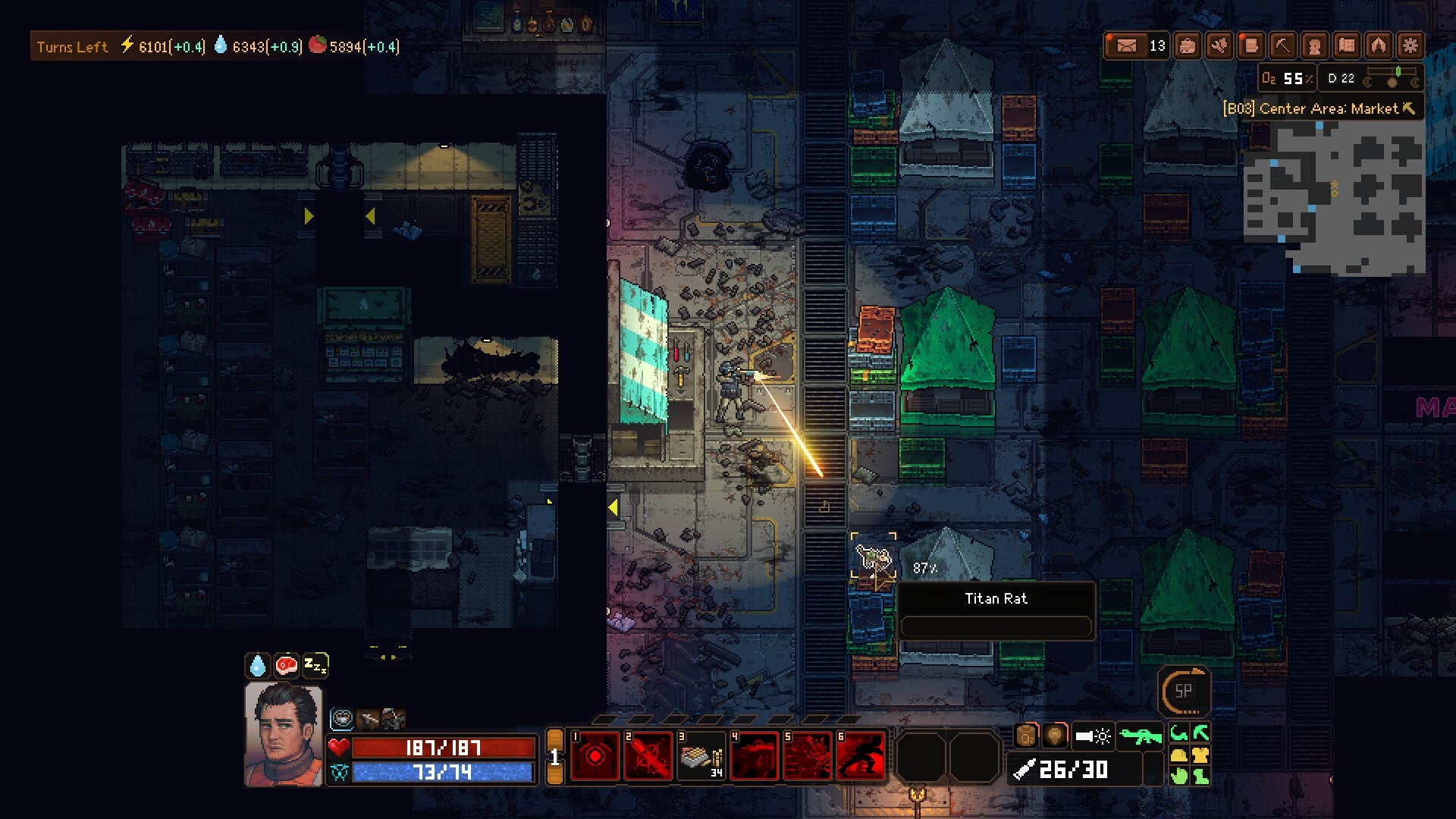Screen dimensions: 1456x819
Task: Open the tent camp icon
Action: [1376, 45]
